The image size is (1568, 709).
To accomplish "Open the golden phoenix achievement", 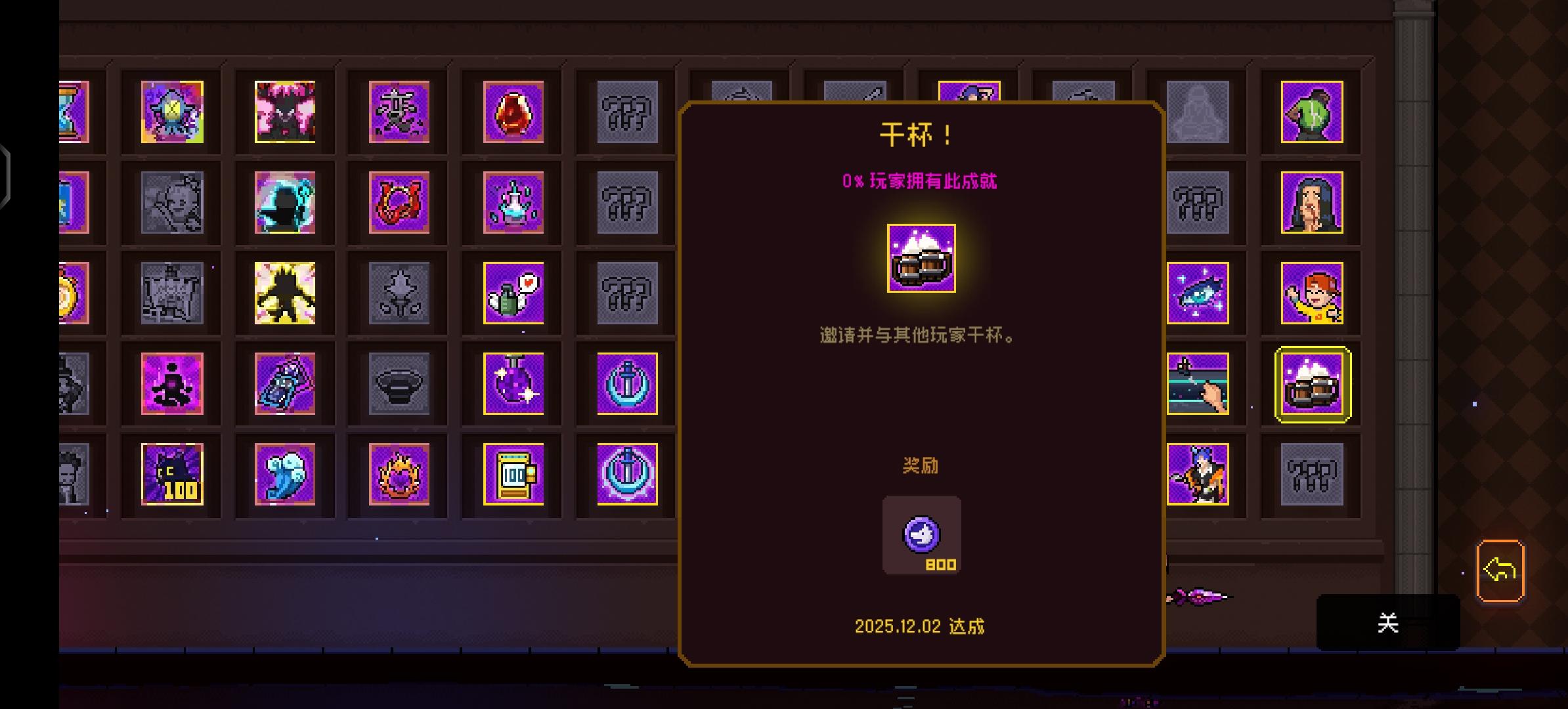I will tap(399, 475).
